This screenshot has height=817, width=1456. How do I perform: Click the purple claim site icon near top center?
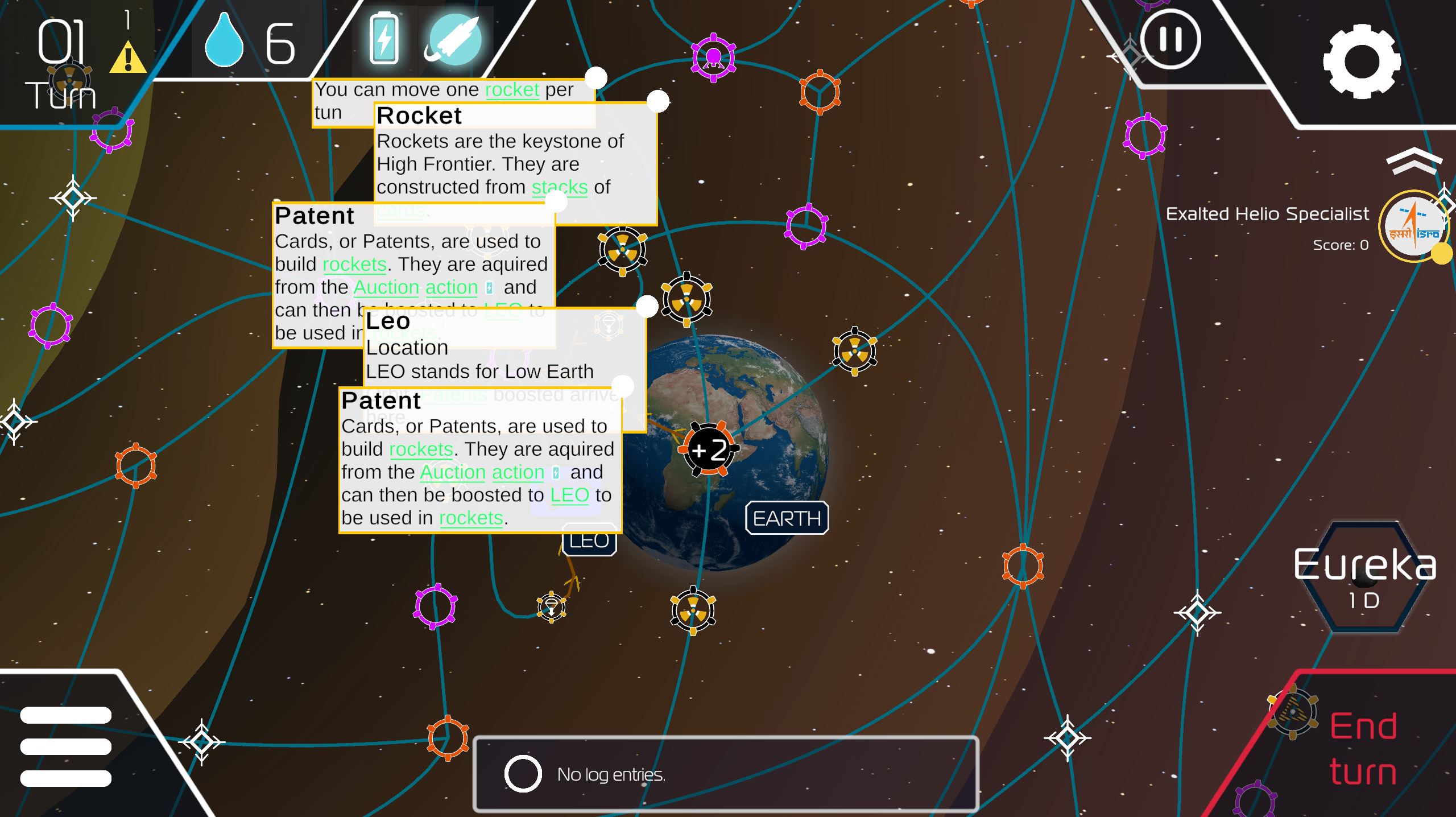(x=713, y=57)
